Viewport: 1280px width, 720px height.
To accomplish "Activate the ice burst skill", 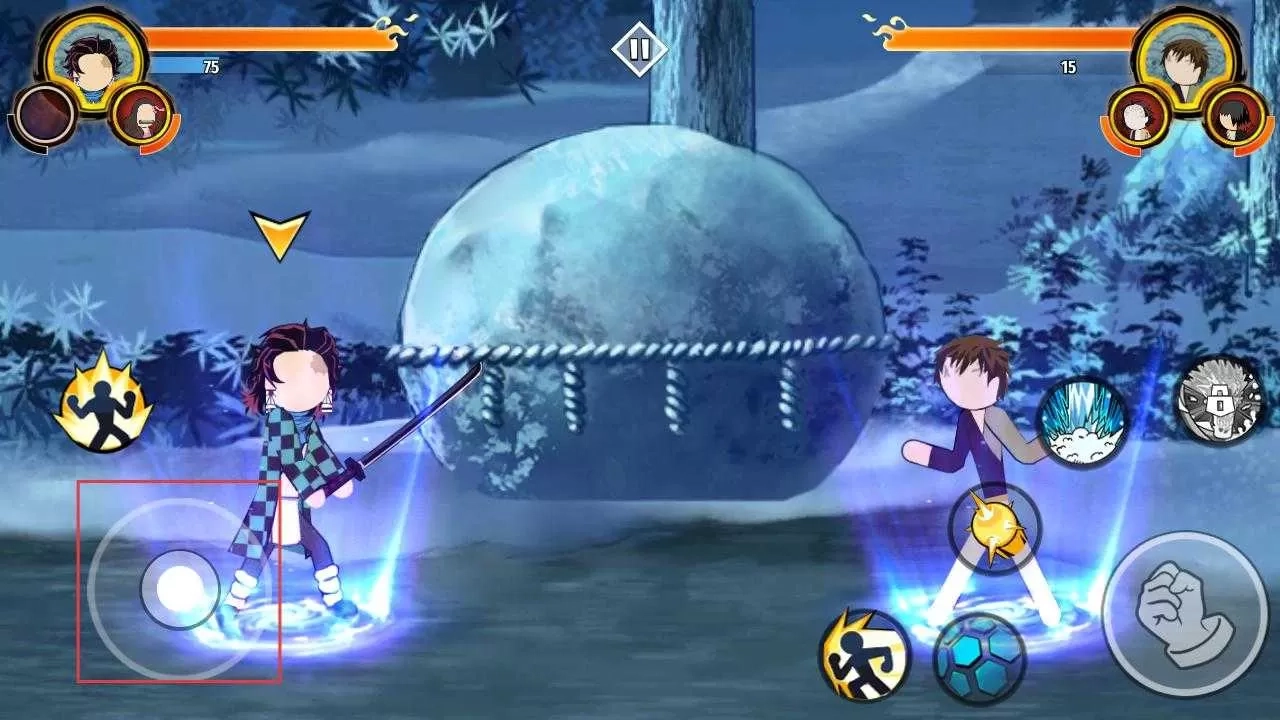I will click(x=1082, y=423).
